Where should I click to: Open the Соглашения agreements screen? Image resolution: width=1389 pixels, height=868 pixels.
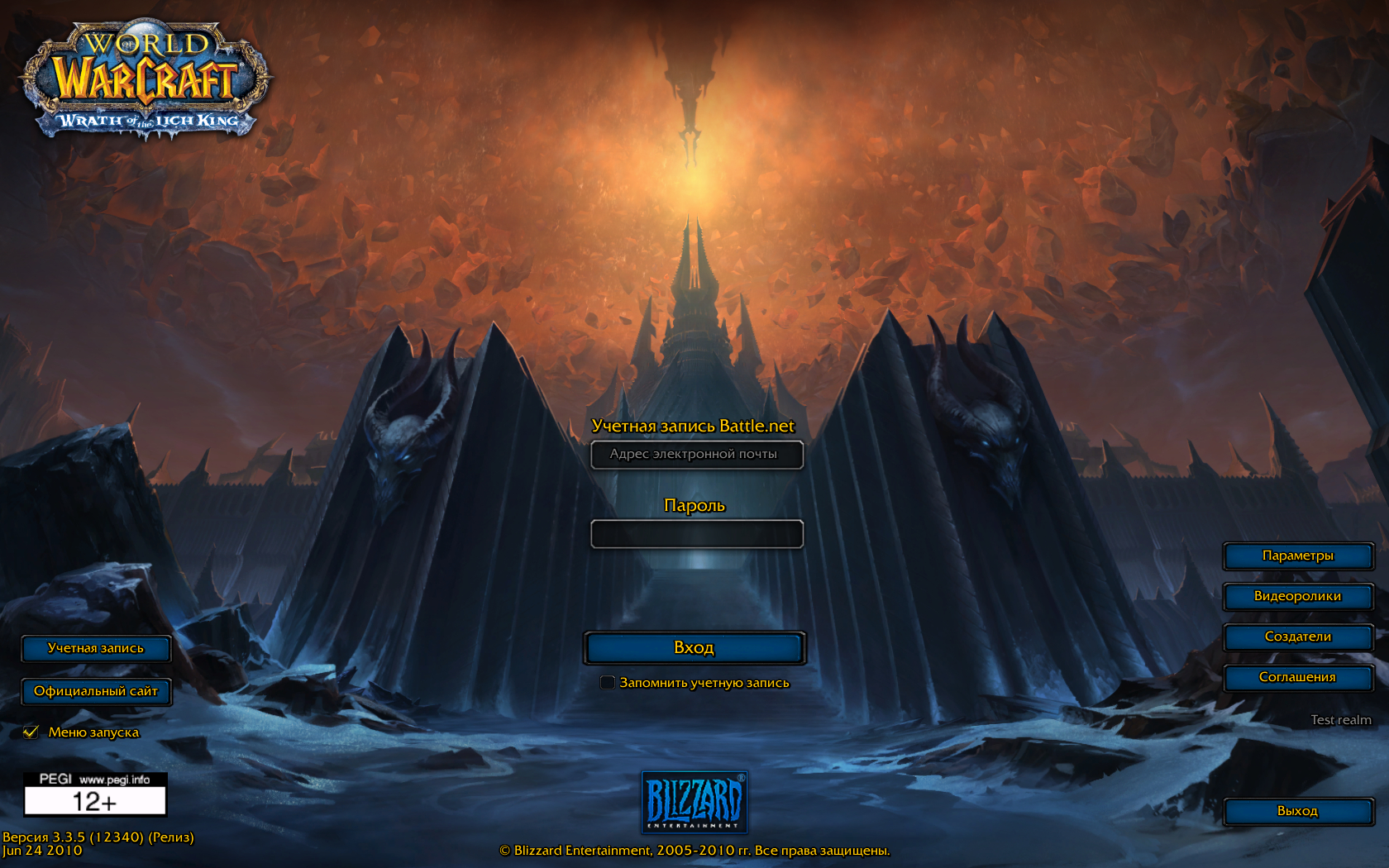[1298, 678]
